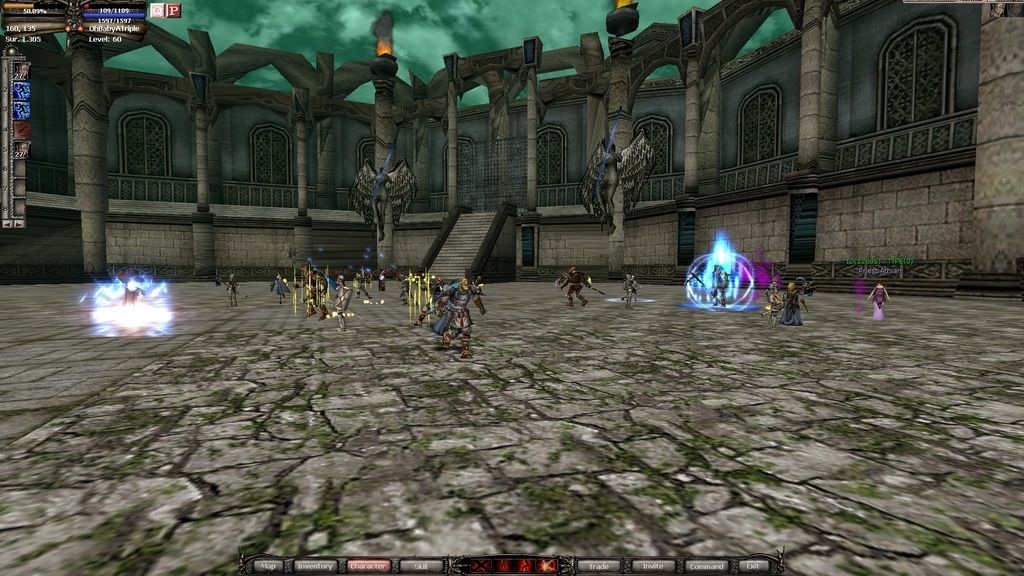Show the Character sheet
This screenshot has height=576, width=1024.
[368, 566]
